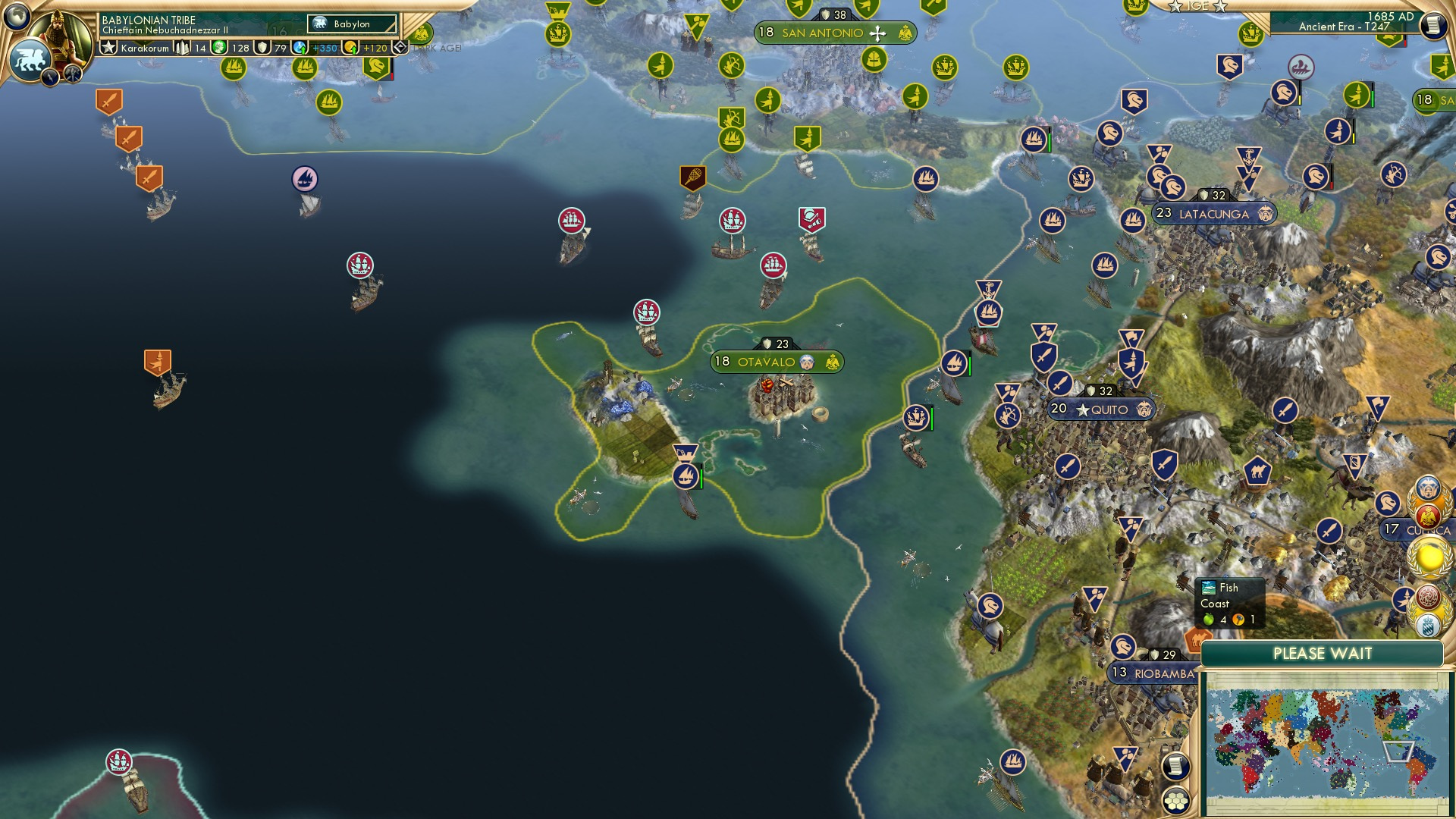The width and height of the screenshot is (1456, 819).
Task: Click the green happiness icon showing 128
Action: click(221, 46)
